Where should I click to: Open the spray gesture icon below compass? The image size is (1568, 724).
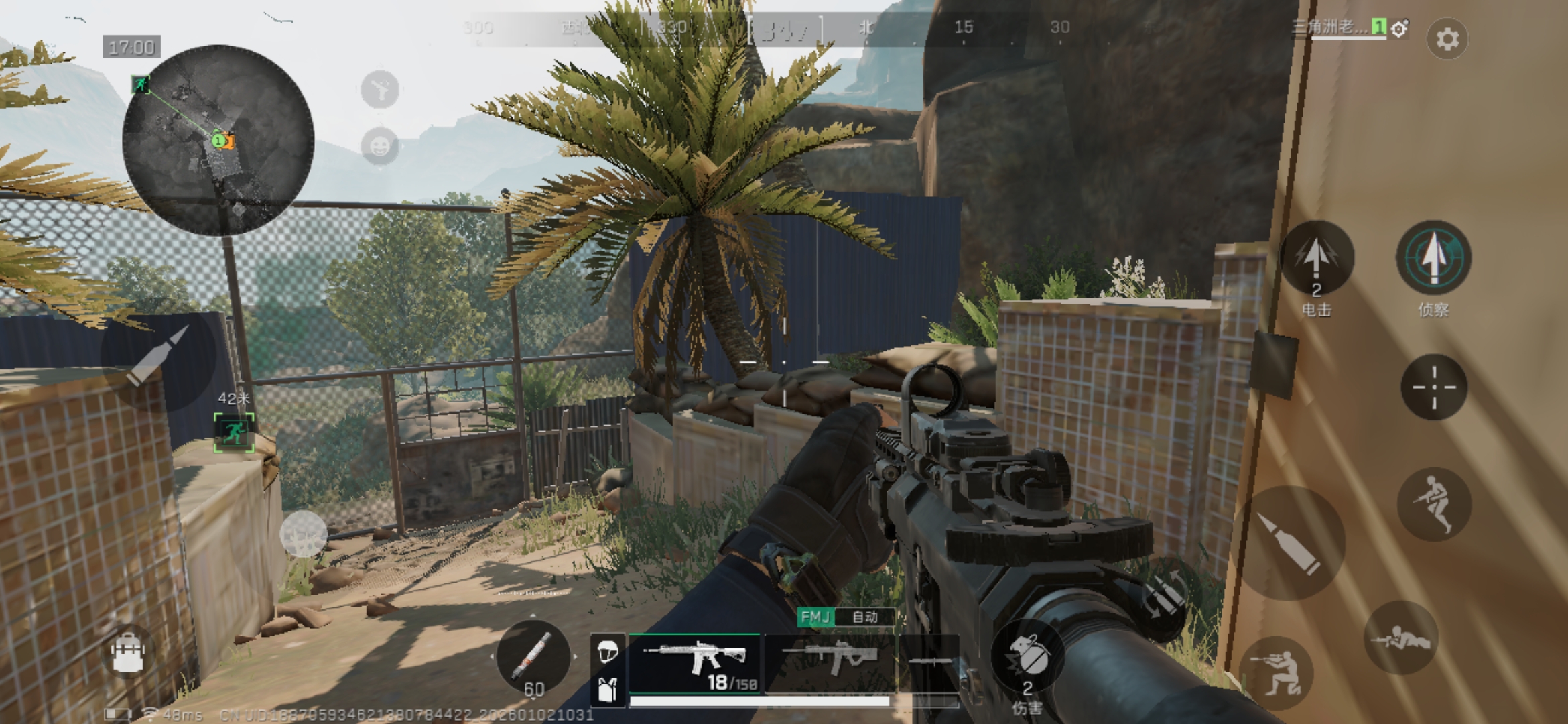379,89
